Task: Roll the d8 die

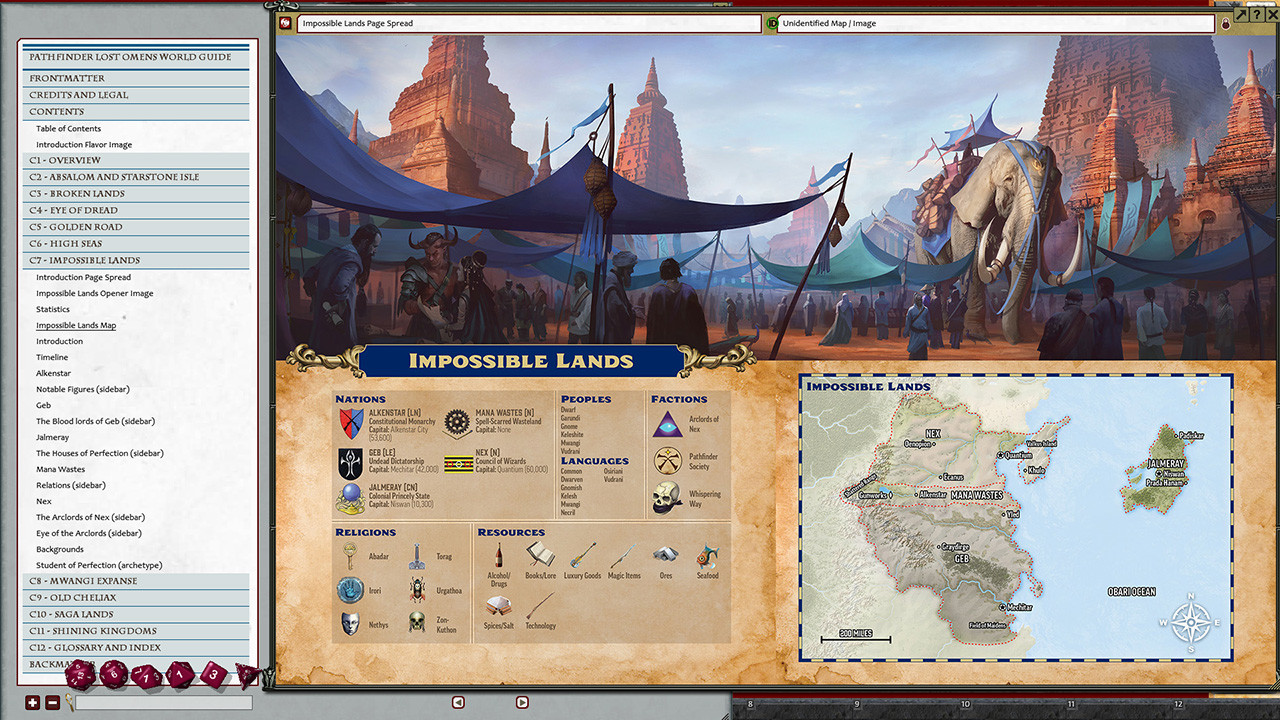Action: point(179,673)
